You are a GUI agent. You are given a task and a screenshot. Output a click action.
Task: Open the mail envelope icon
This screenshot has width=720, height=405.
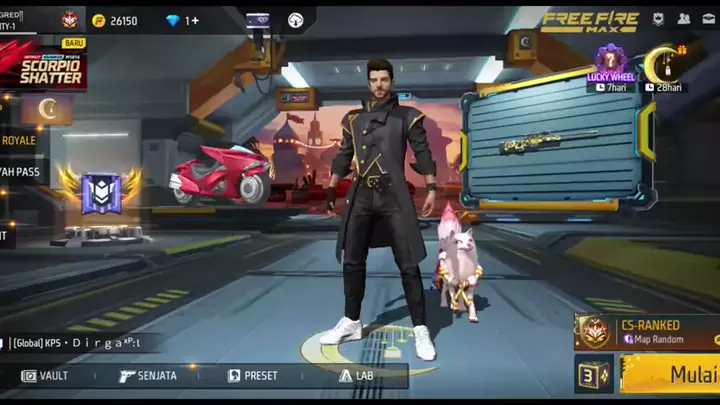pos(709,19)
